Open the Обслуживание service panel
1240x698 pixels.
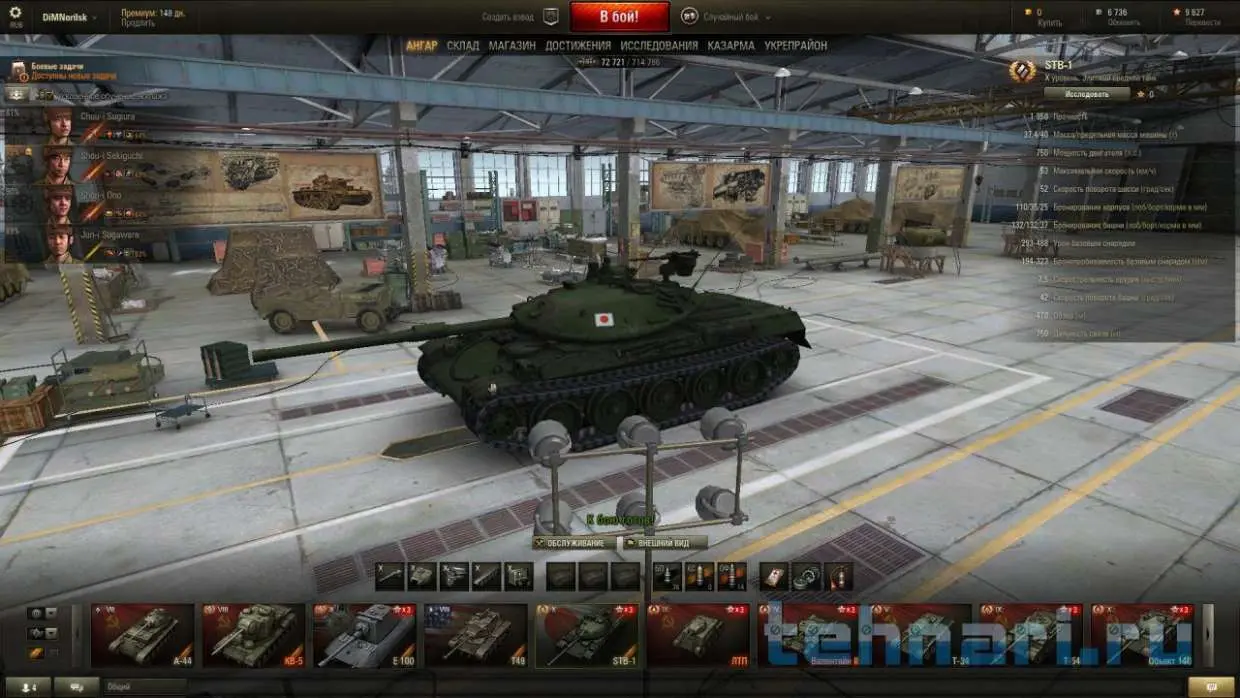[x=575, y=543]
